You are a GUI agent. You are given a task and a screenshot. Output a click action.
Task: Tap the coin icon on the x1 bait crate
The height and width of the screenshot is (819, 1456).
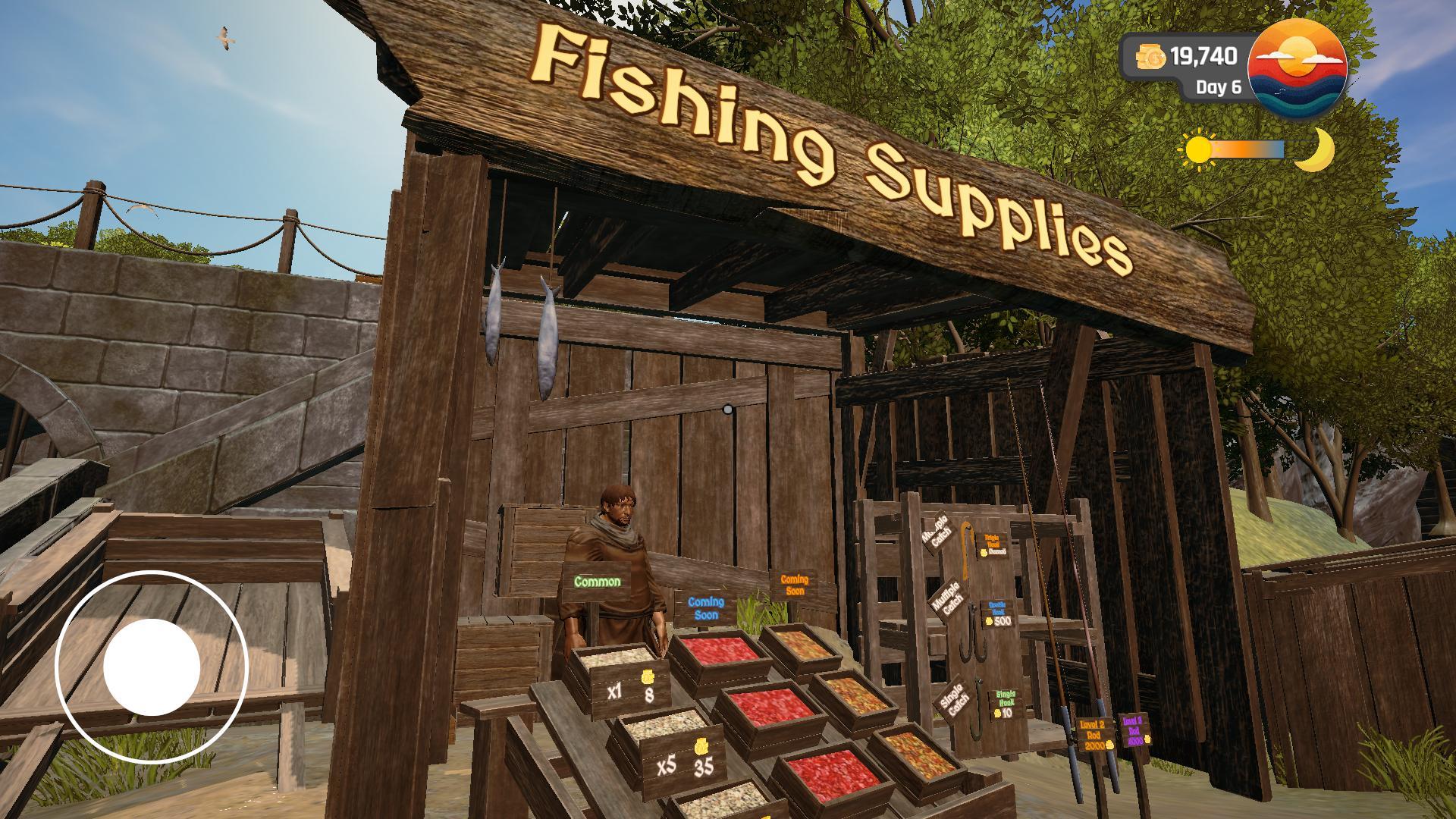pyautogui.click(x=647, y=676)
